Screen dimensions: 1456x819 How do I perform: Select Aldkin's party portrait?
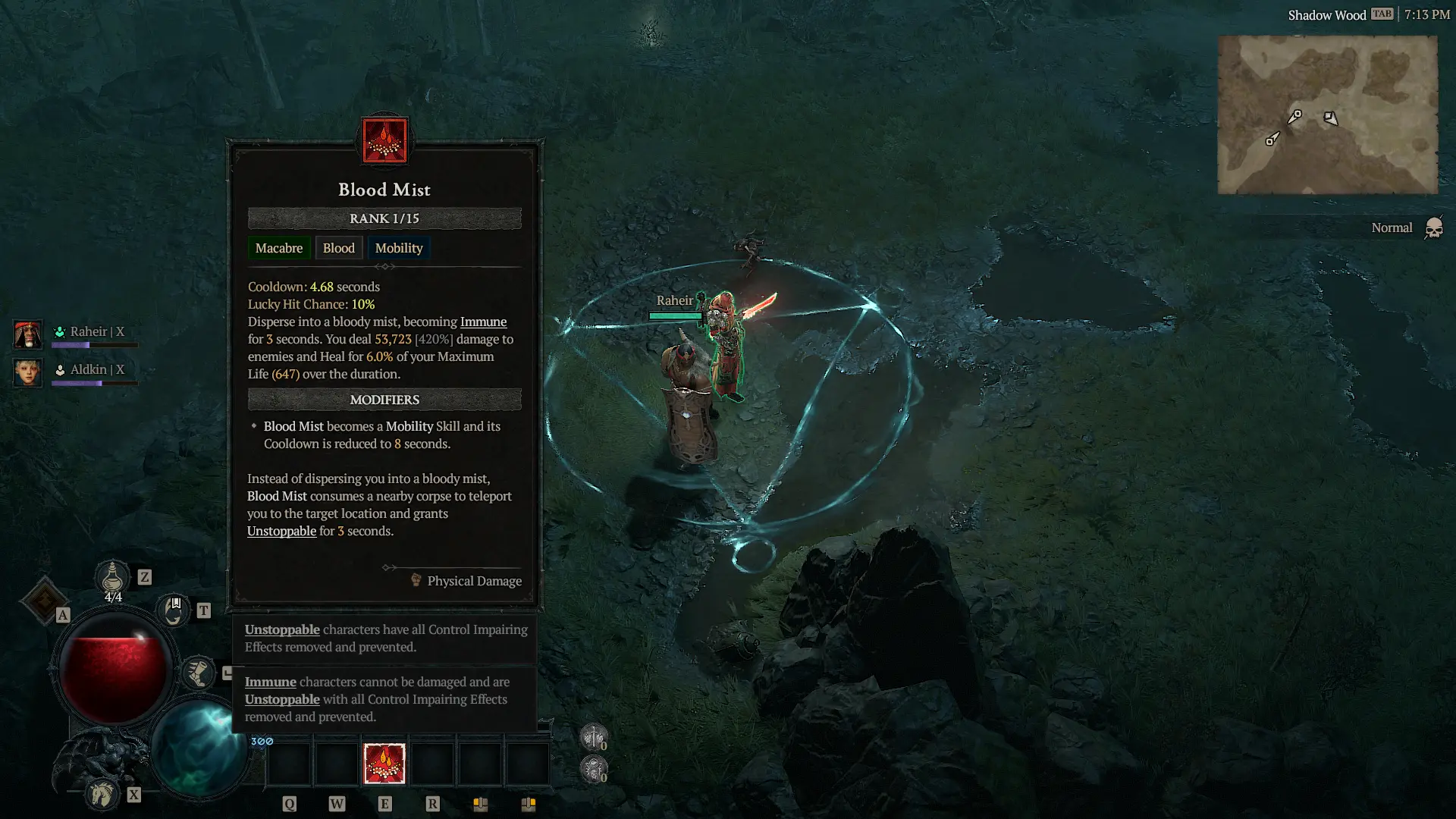(x=27, y=373)
